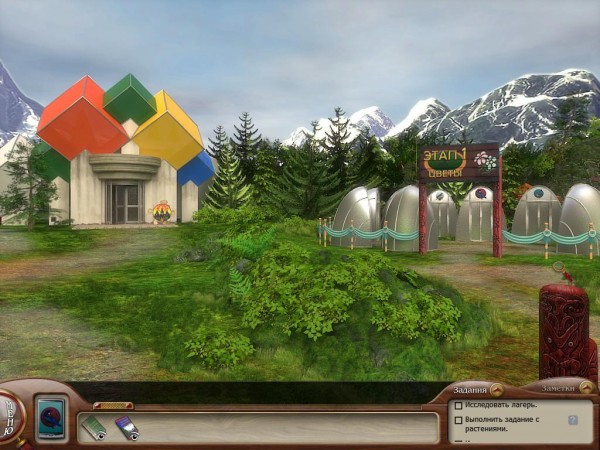Expand the Заметки notes panel arrow

tap(583, 389)
